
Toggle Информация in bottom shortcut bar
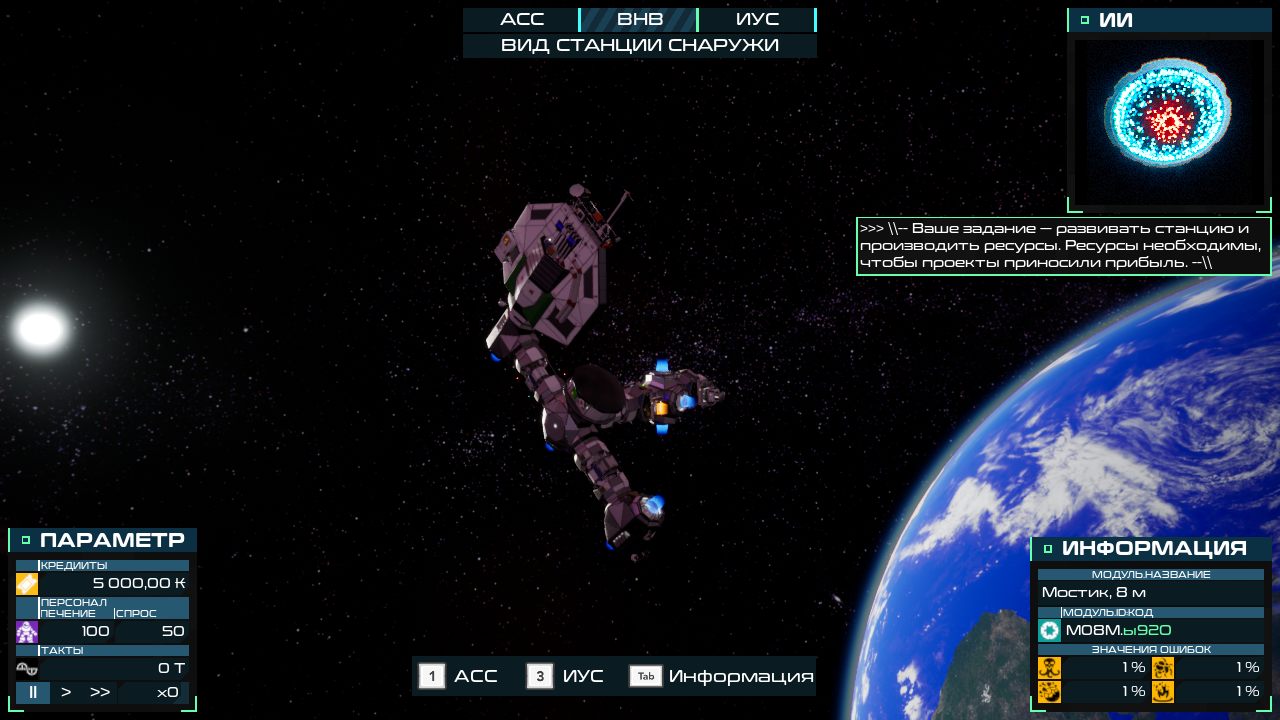click(x=722, y=676)
